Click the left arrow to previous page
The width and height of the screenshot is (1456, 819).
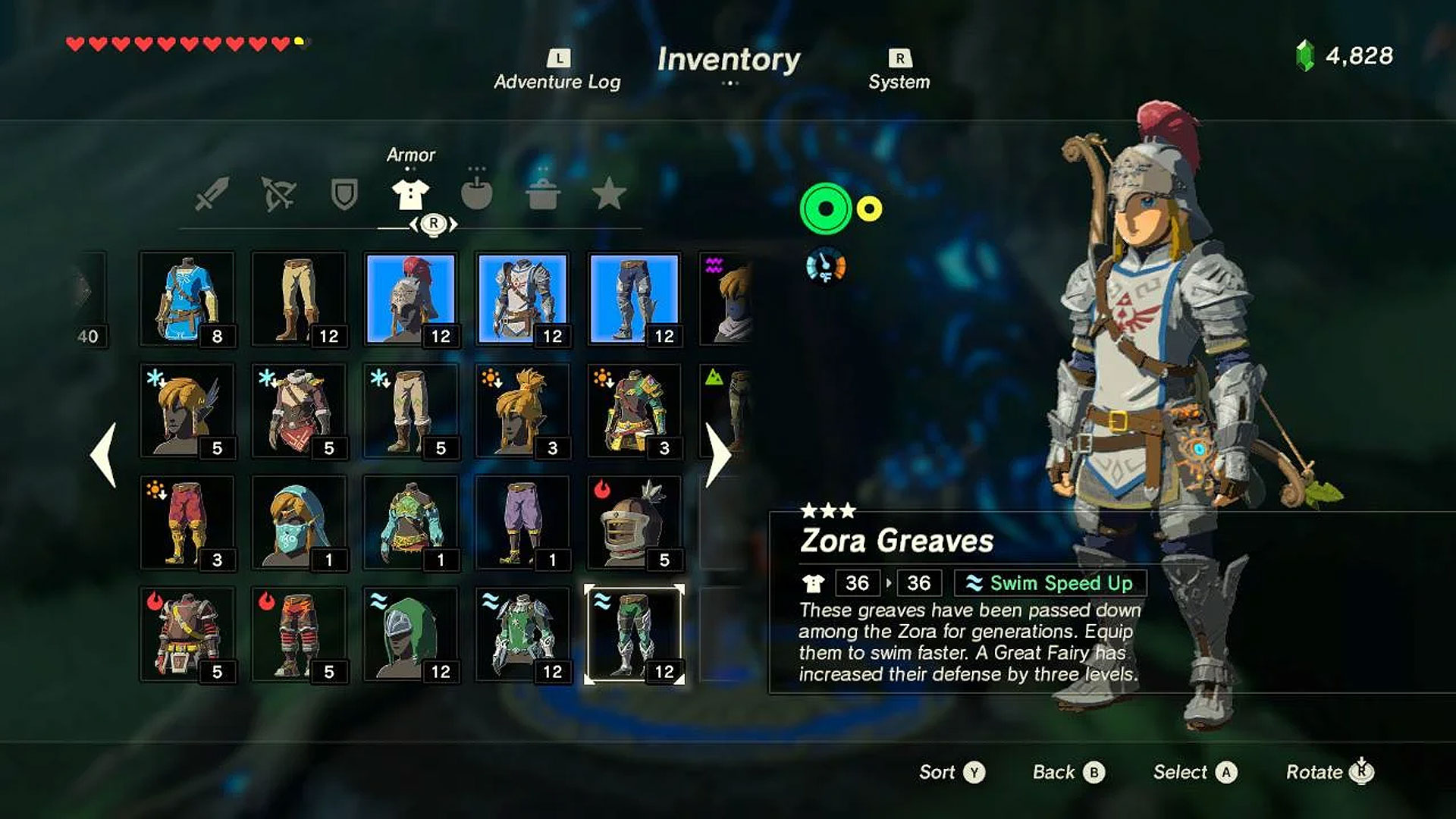[102, 455]
